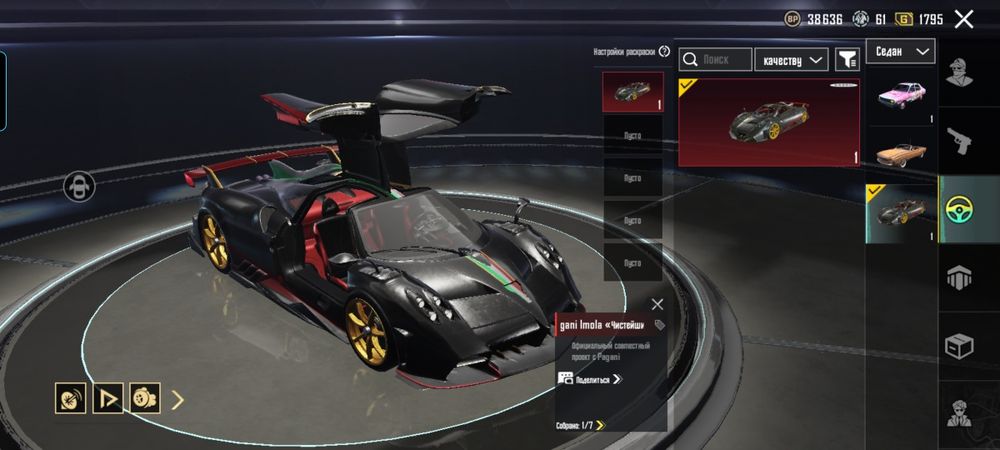Open the filter options funnel icon
1000x450 pixels.
[x=847, y=60]
